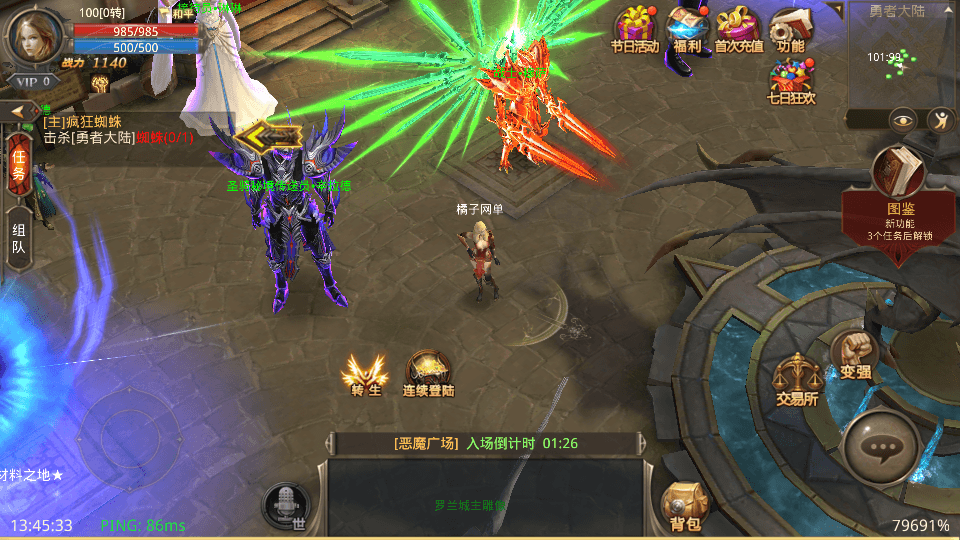The height and width of the screenshot is (540, 960).
Task: Open the 转生 rebirth wings icon
Action: pyautogui.click(x=367, y=375)
